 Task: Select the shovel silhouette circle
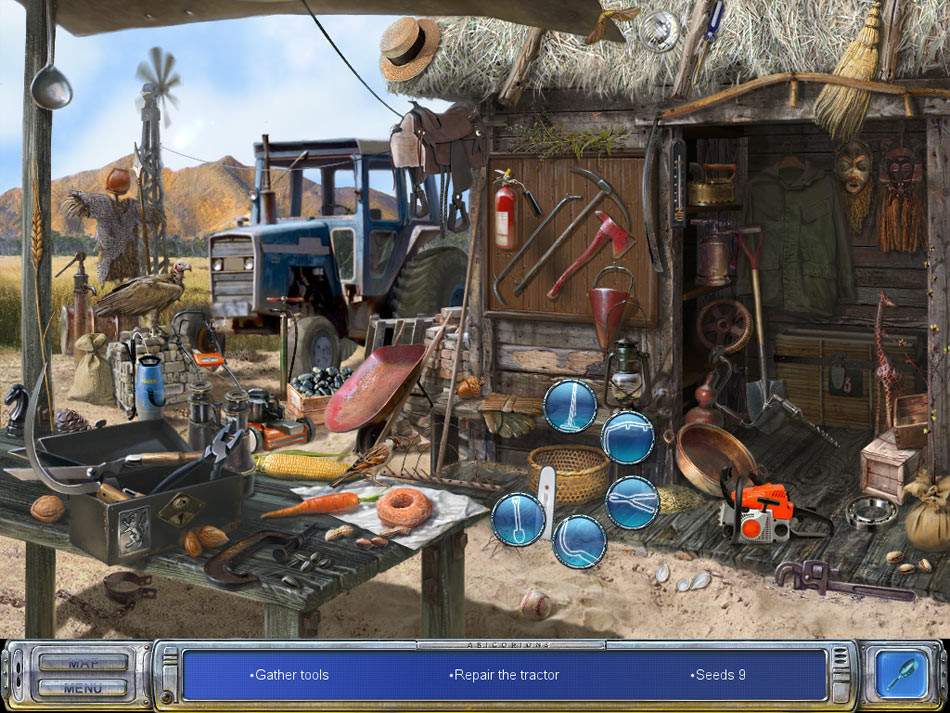tap(518, 518)
